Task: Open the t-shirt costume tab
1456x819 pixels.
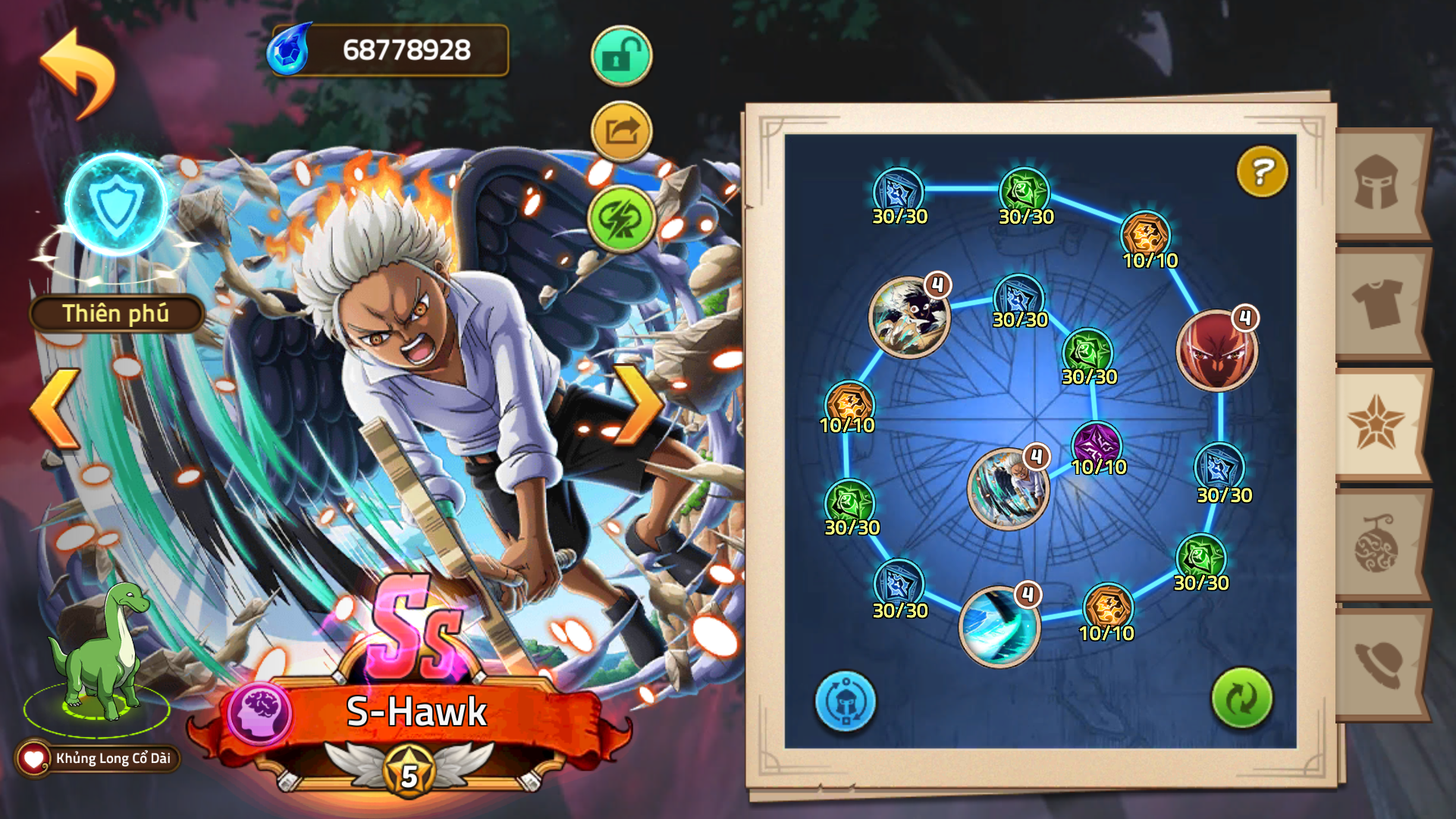Action: pyautogui.click(x=1377, y=303)
